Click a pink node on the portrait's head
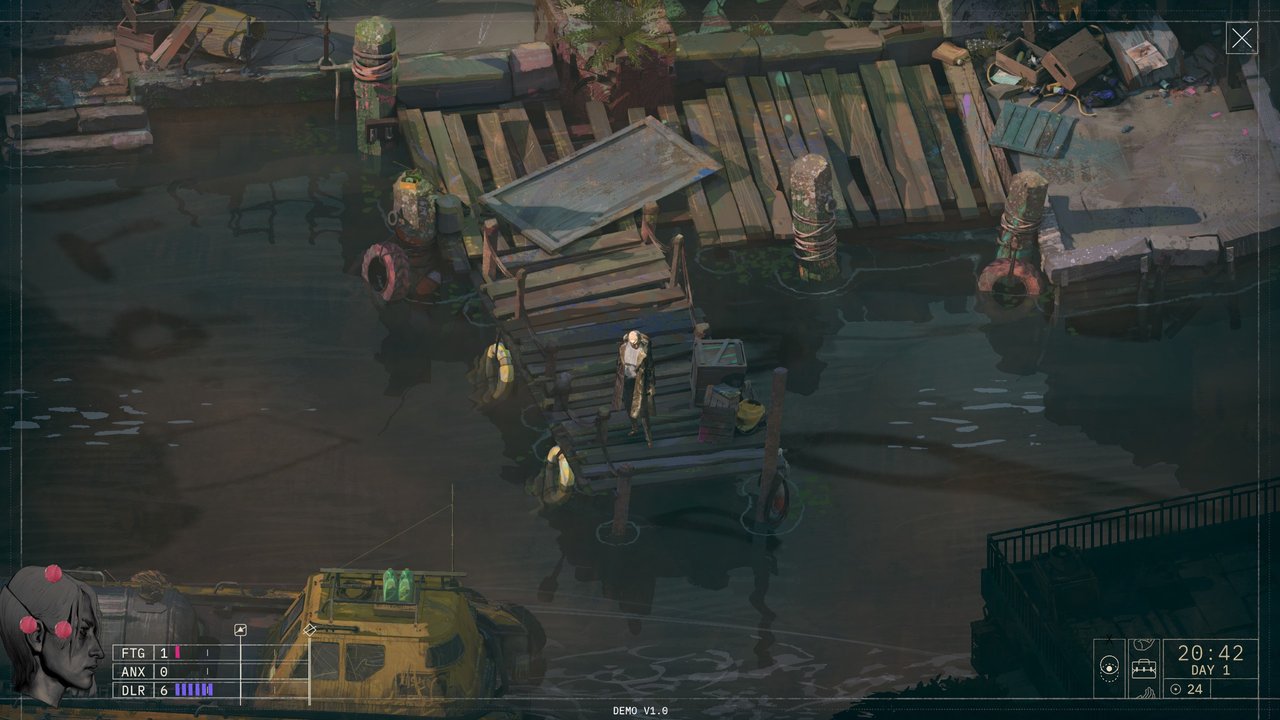 [x=53, y=573]
